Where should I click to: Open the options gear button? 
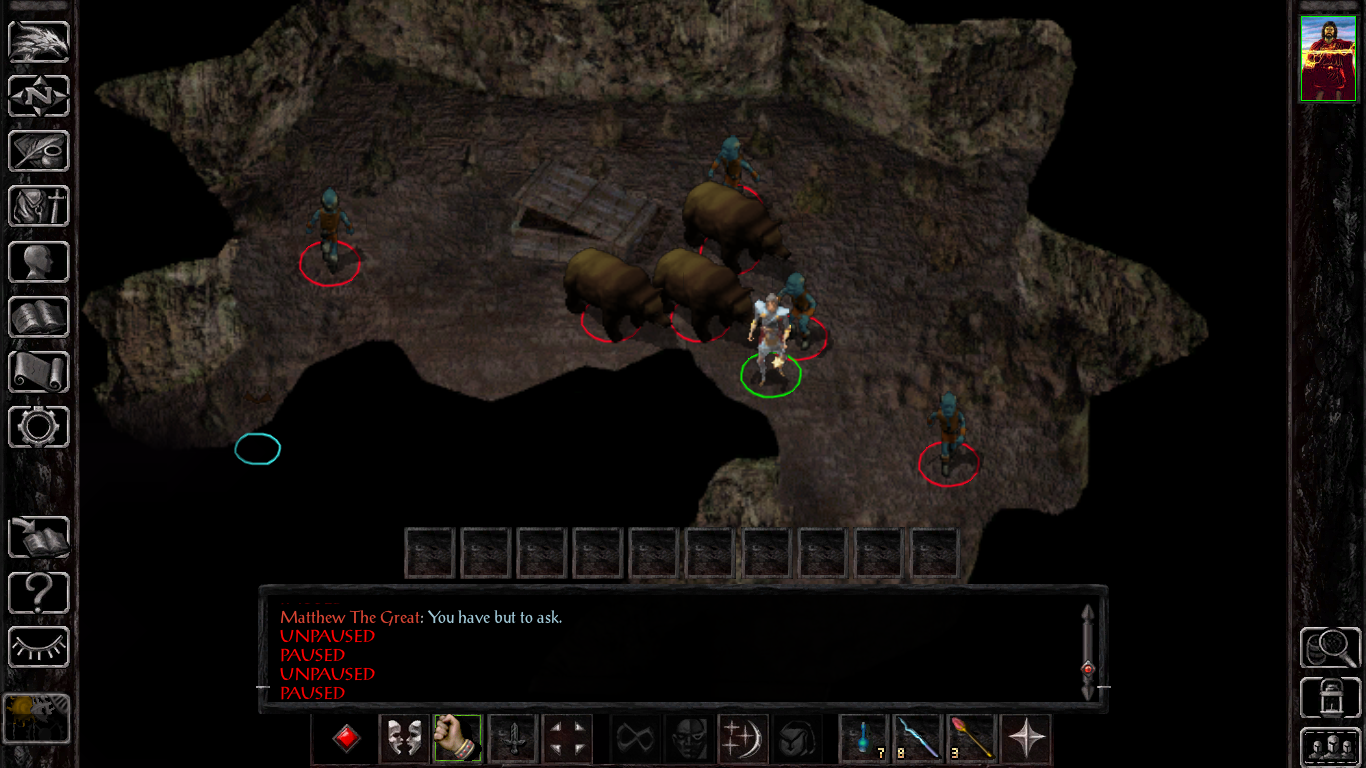tap(39, 427)
